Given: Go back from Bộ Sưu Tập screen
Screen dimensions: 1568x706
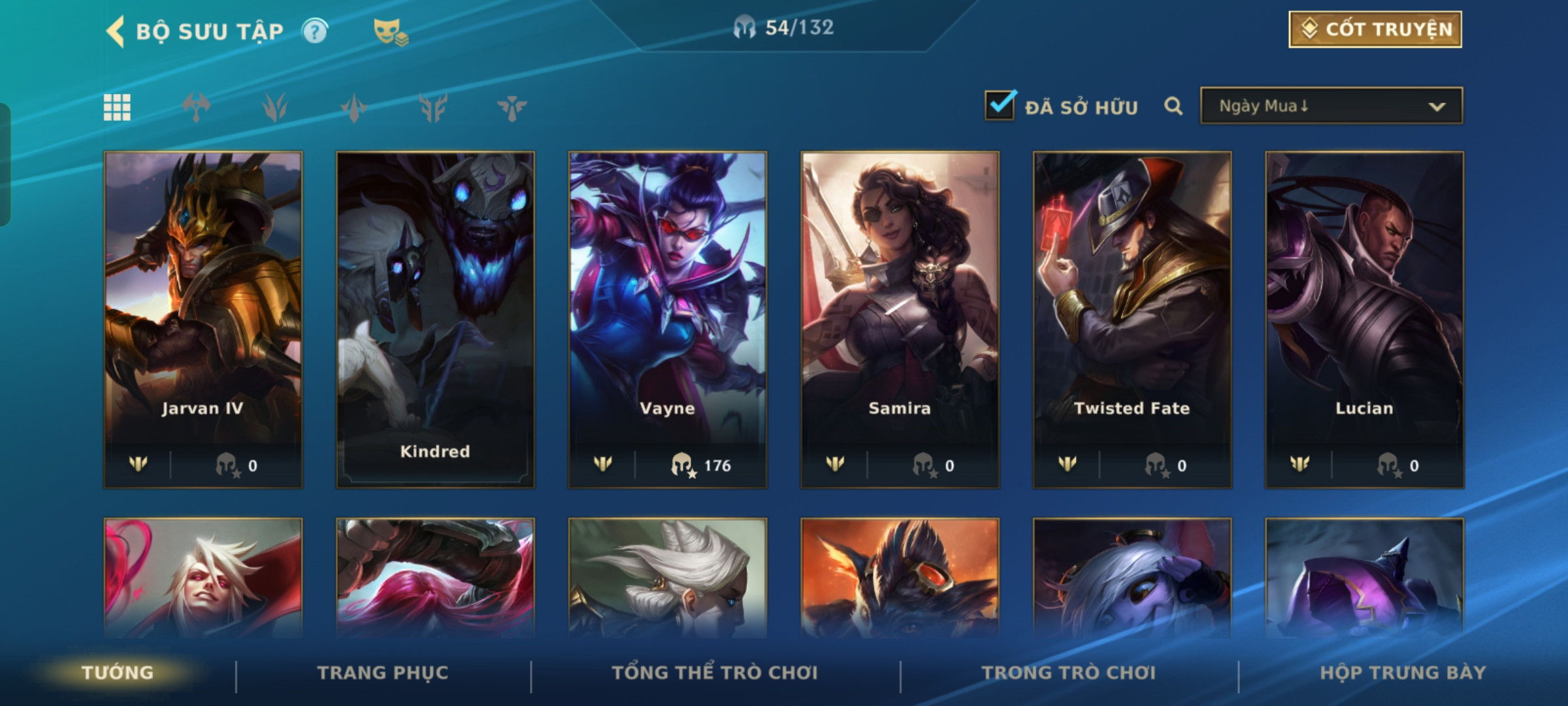Looking at the screenshot, I should pos(116,31).
